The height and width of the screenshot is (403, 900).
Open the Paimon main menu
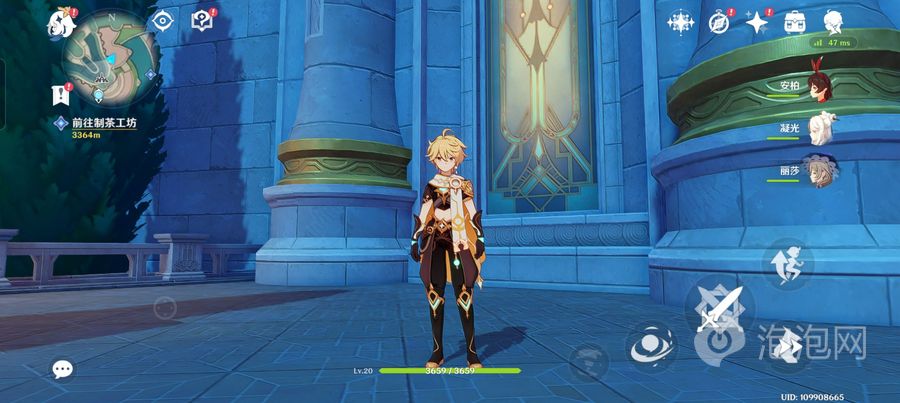[61, 21]
